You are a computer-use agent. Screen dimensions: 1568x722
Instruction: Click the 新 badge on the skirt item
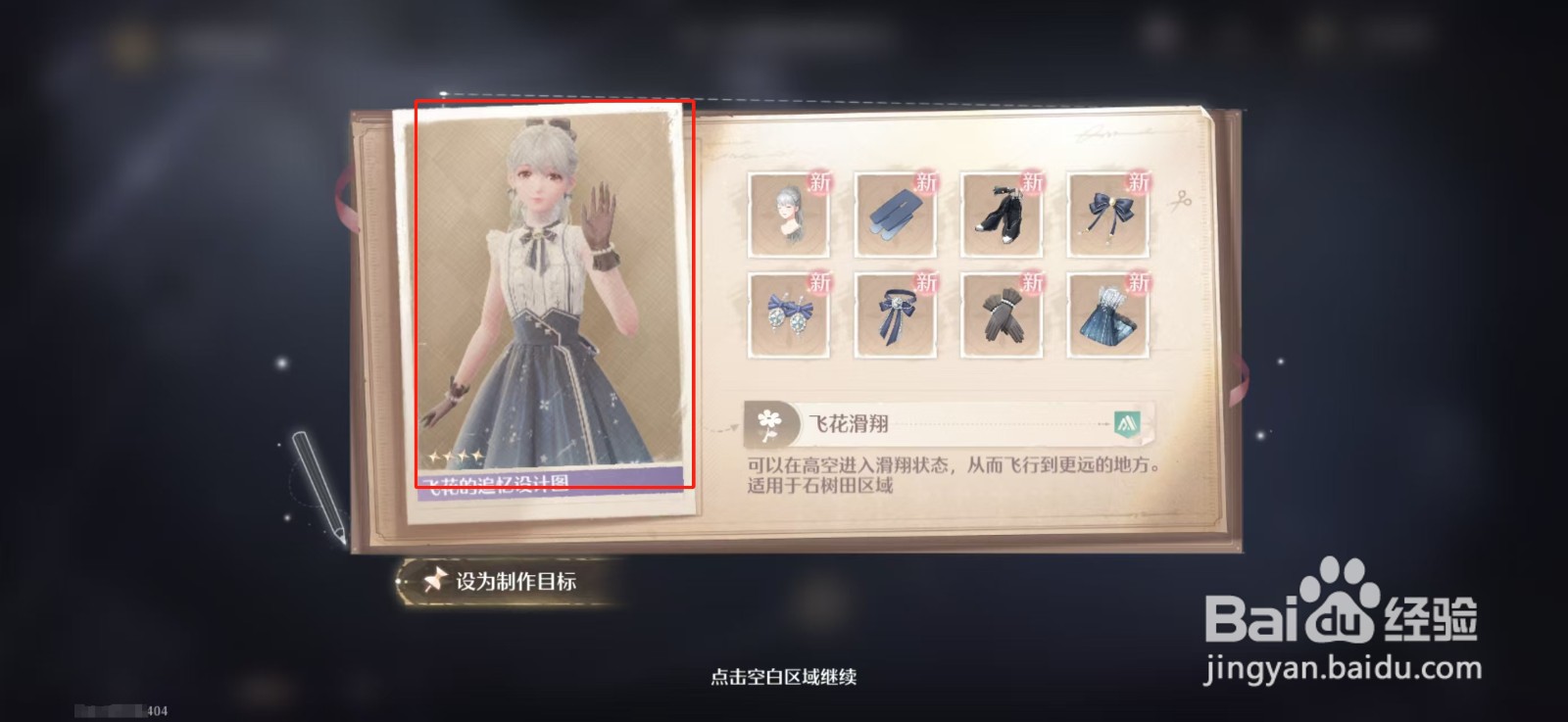click(x=1137, y=284)
